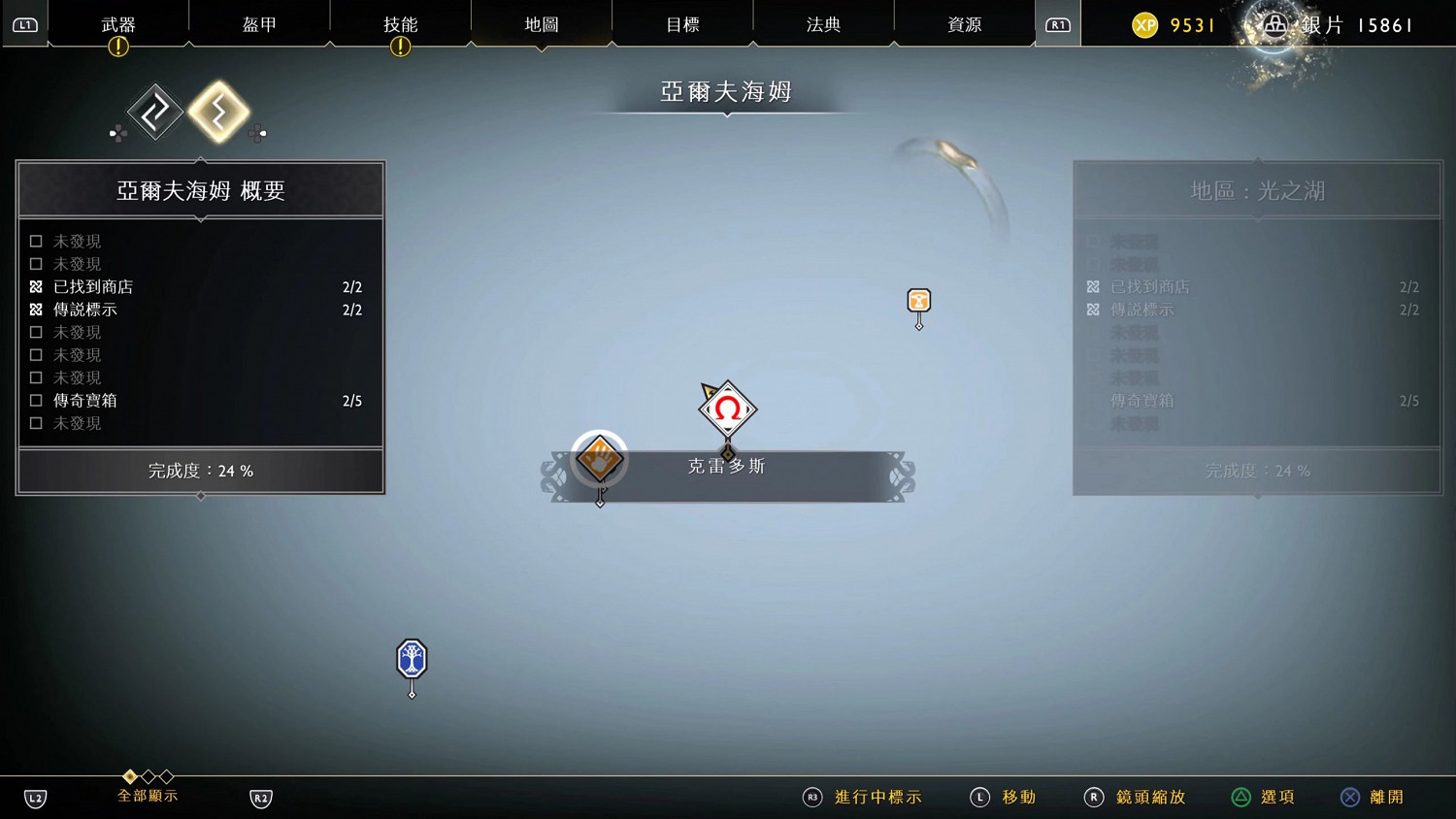The height and width of the screenshot is (819, 1456).
Task: Select the second rune icon near the top left
Action: tap(219, 111)
